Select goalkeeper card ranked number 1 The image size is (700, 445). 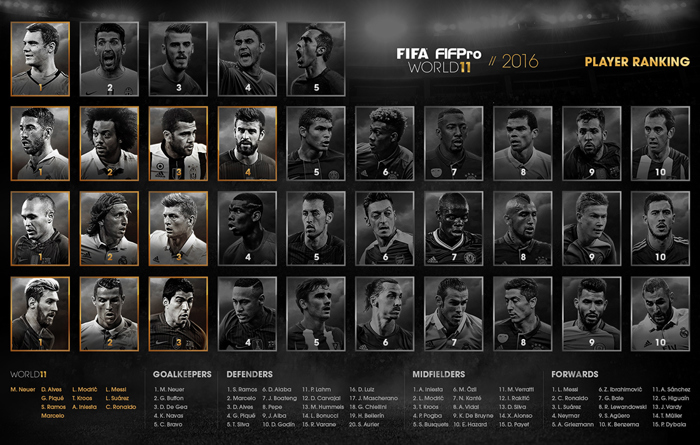tap(41, 59)
